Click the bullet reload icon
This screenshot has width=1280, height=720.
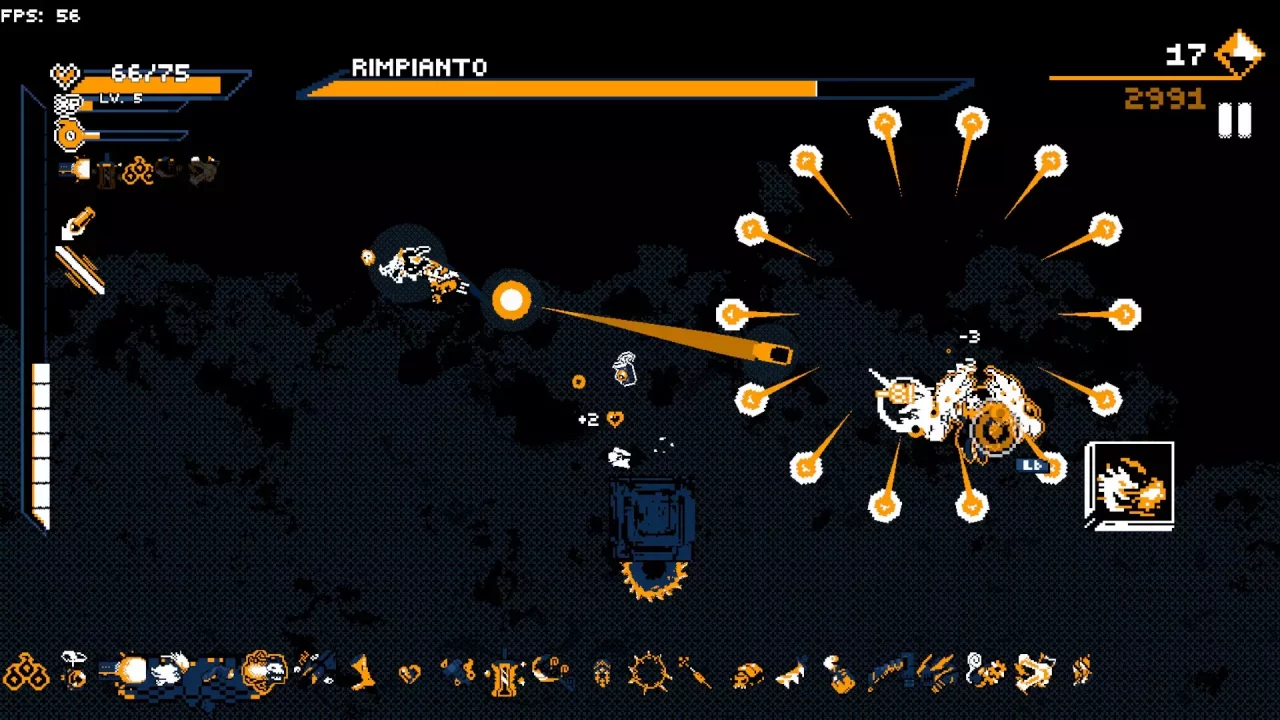[77, 225]
